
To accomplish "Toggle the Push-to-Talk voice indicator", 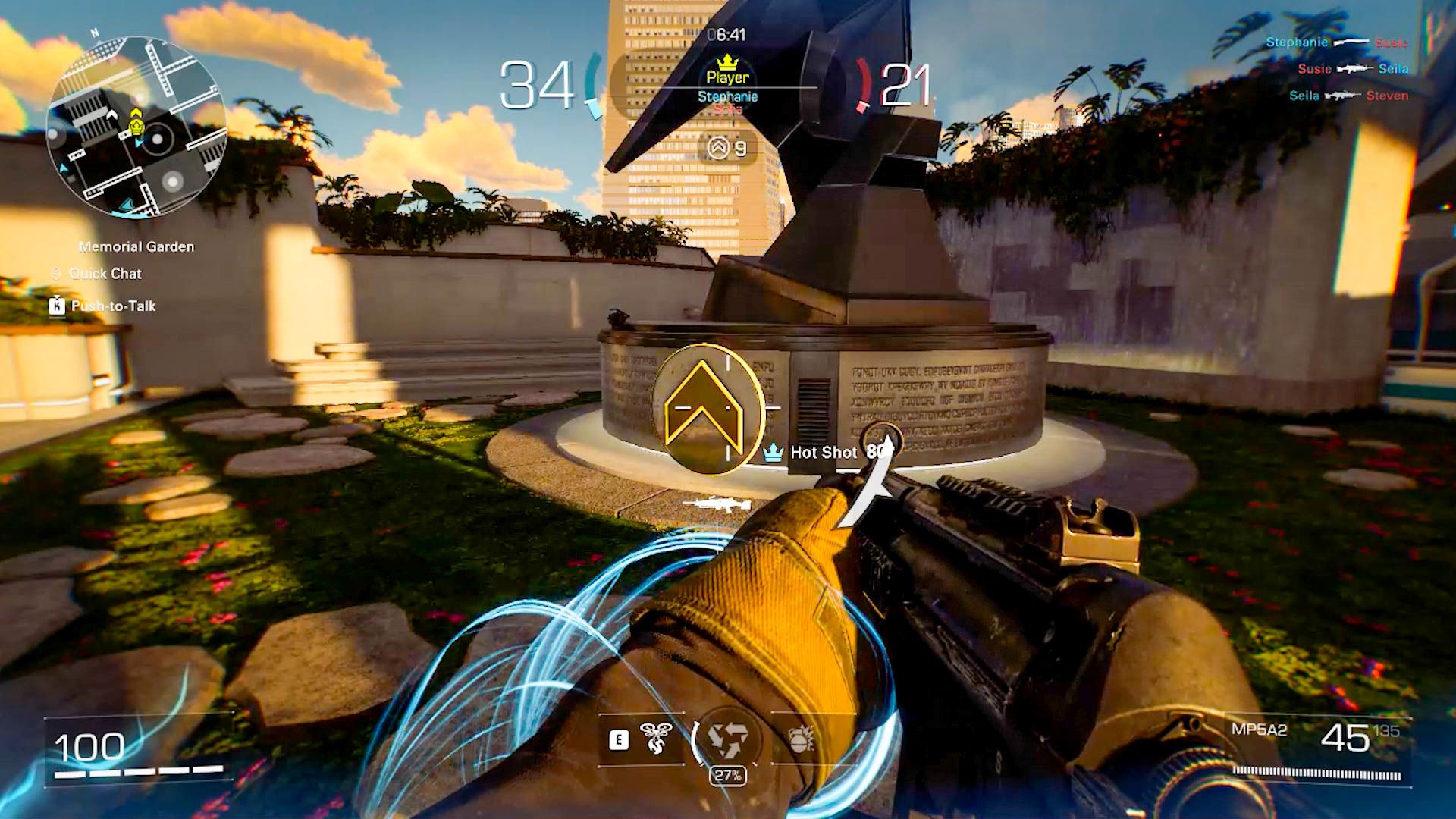I will (x=112, y=306).
